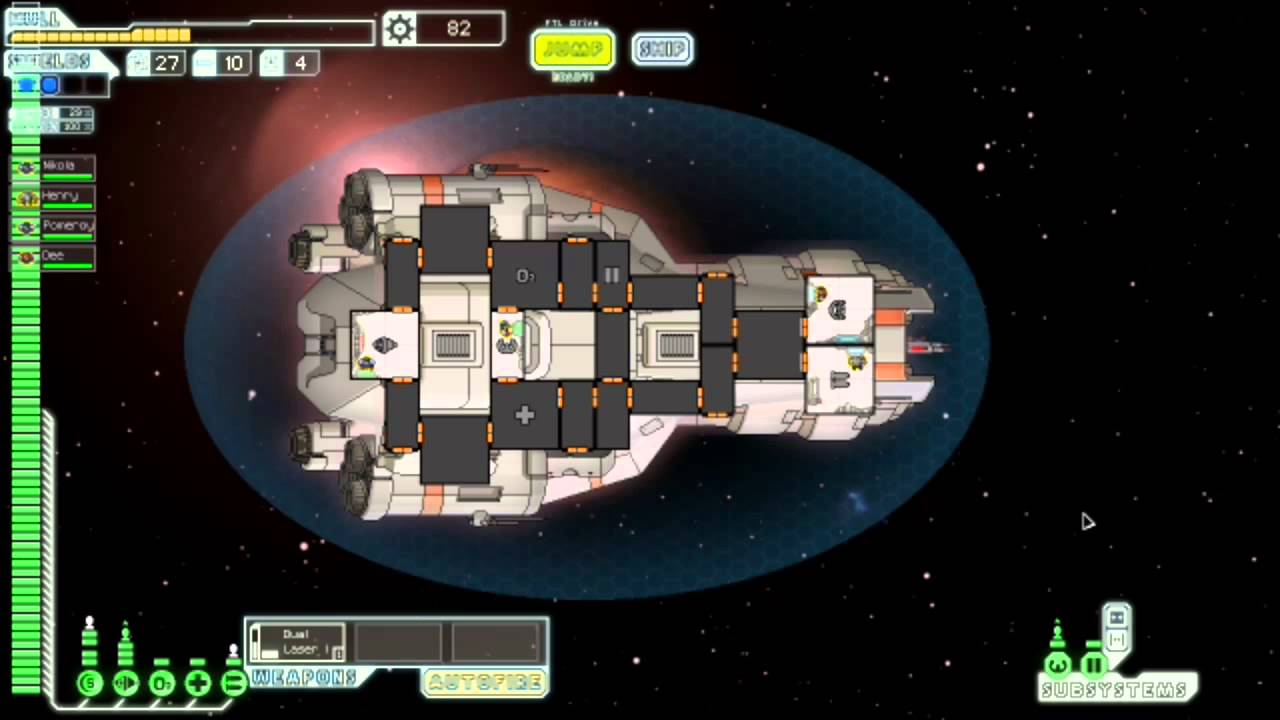This screenshot has height=720, width=1280.
Task: Select crew member Henry
Action: [54, 197]
